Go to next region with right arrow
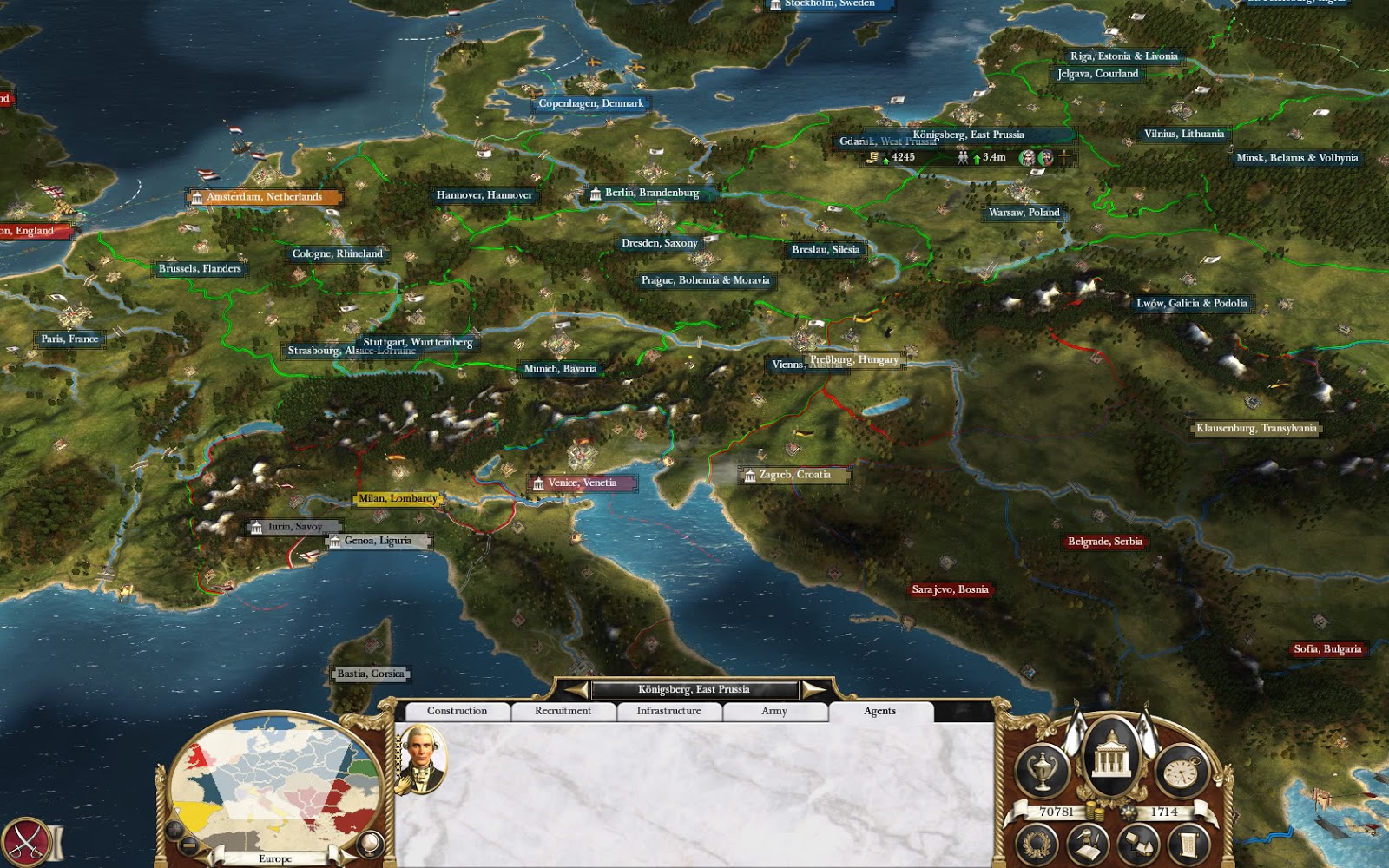This screenshot has width=1389, height=868. (813, 690)
